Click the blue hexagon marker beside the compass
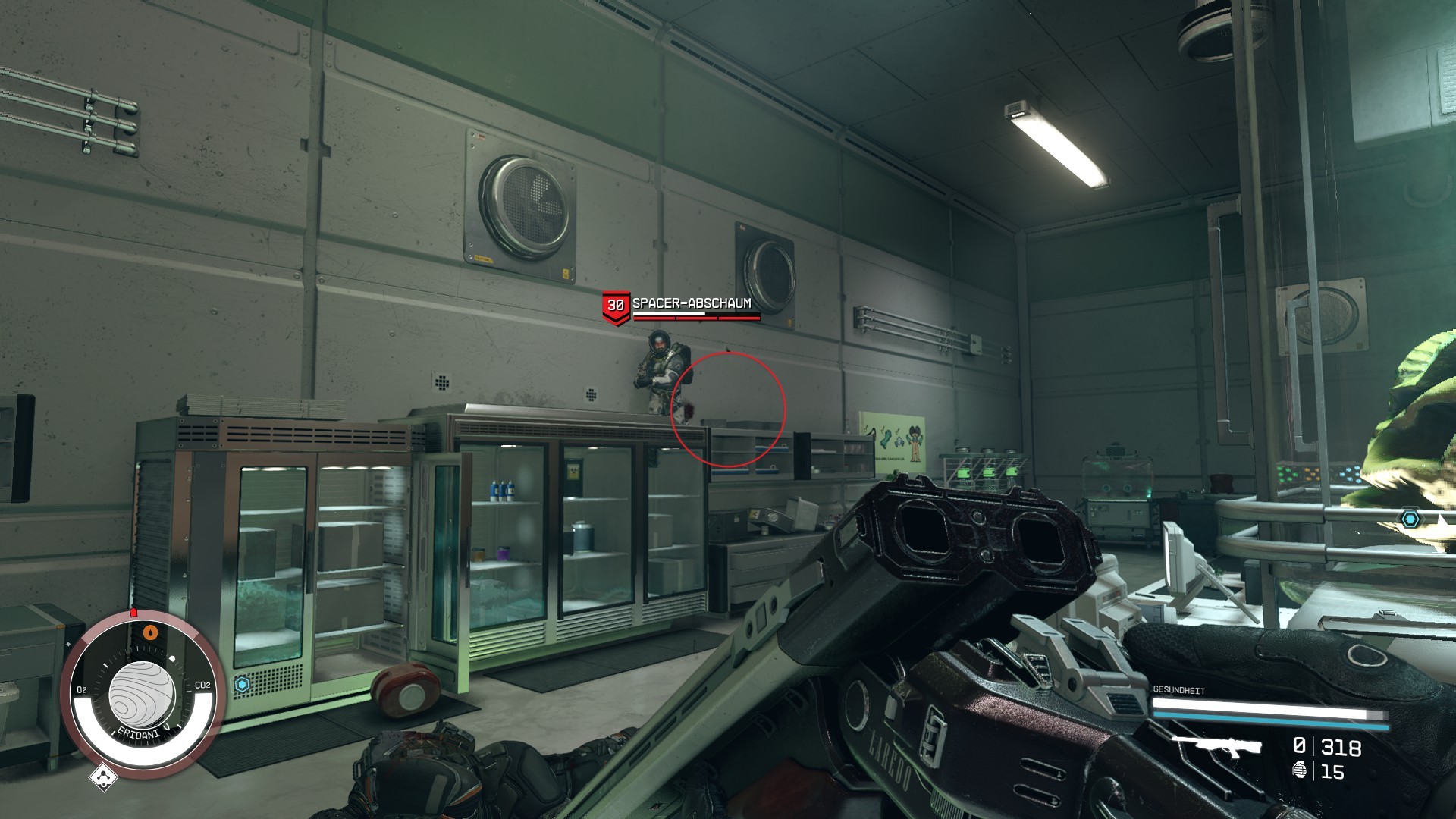Viewport: 1456px width, 819px height. 242,684
